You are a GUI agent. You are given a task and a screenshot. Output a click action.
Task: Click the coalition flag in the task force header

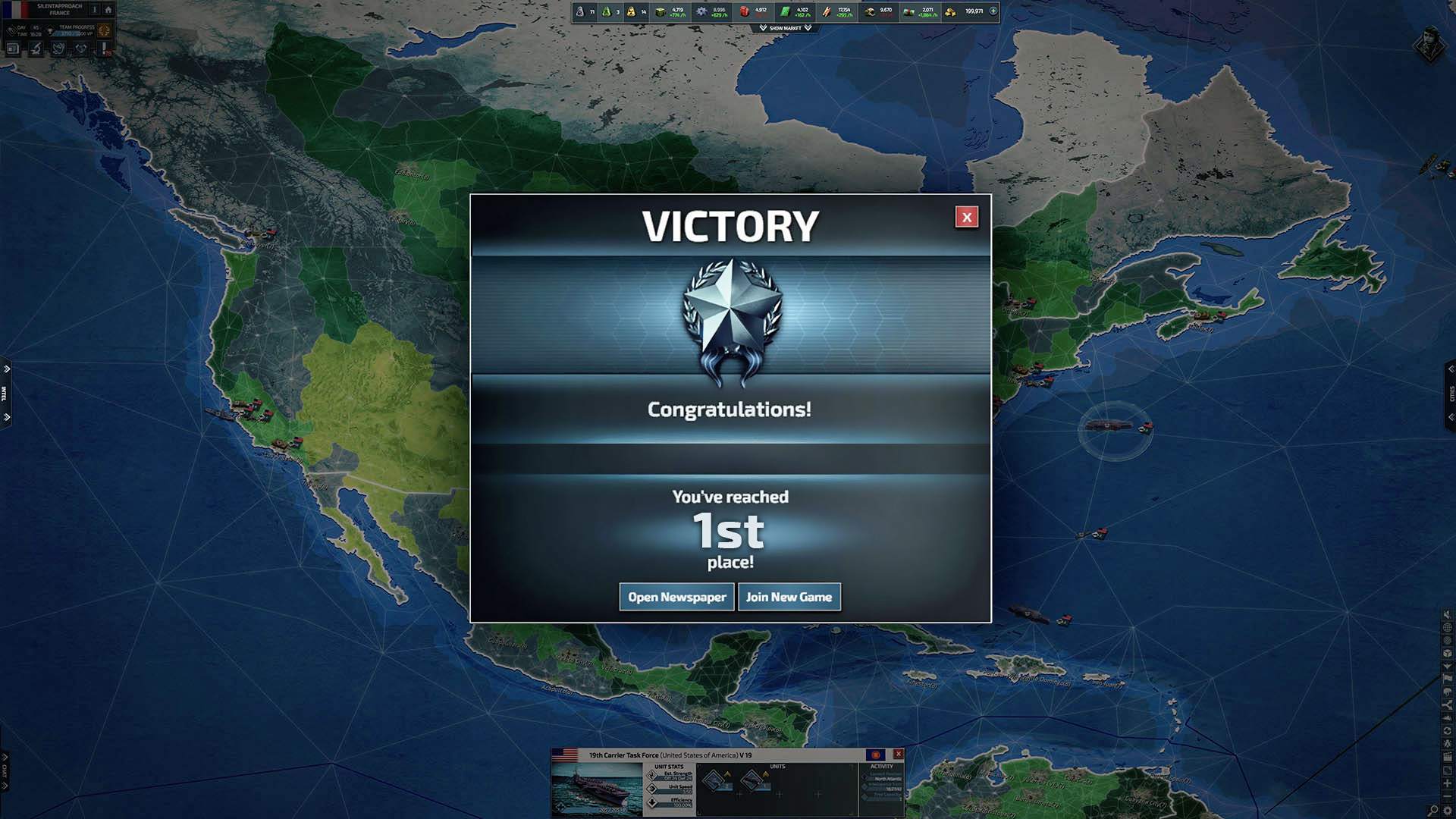point(876,755)
